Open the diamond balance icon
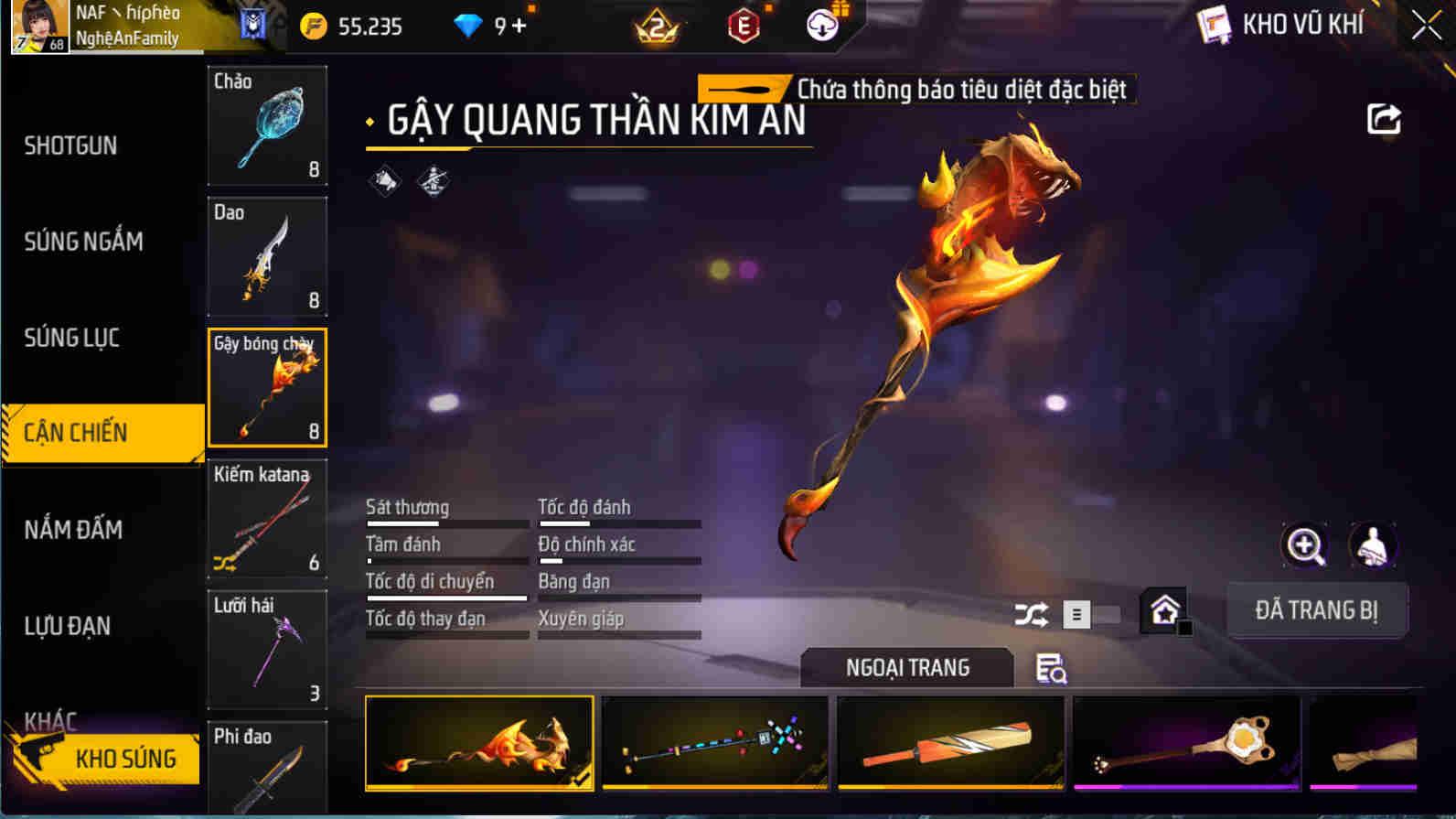This screenshot has height=819, width=1456. click(469, 26)
